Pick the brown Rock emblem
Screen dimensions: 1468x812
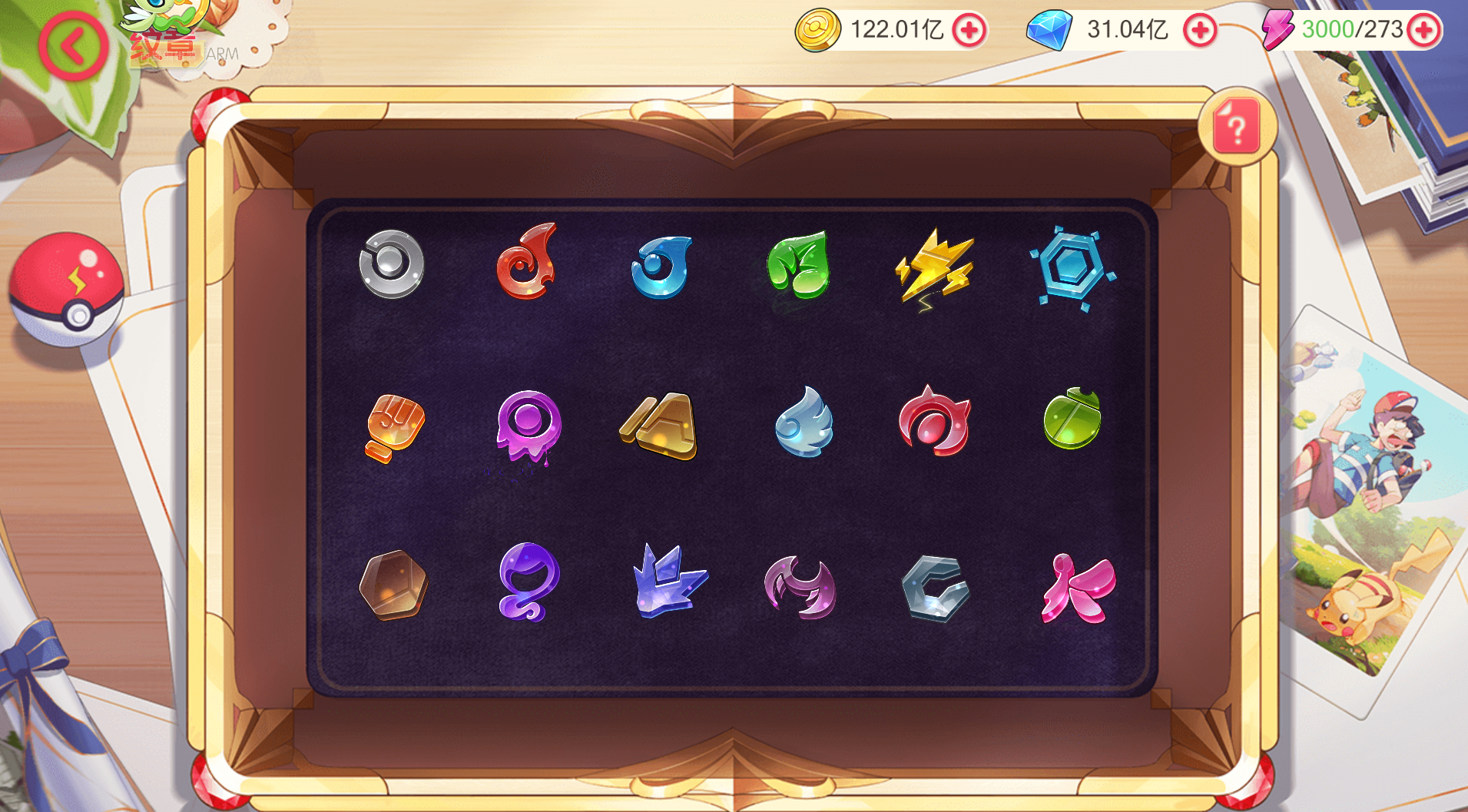393,585
